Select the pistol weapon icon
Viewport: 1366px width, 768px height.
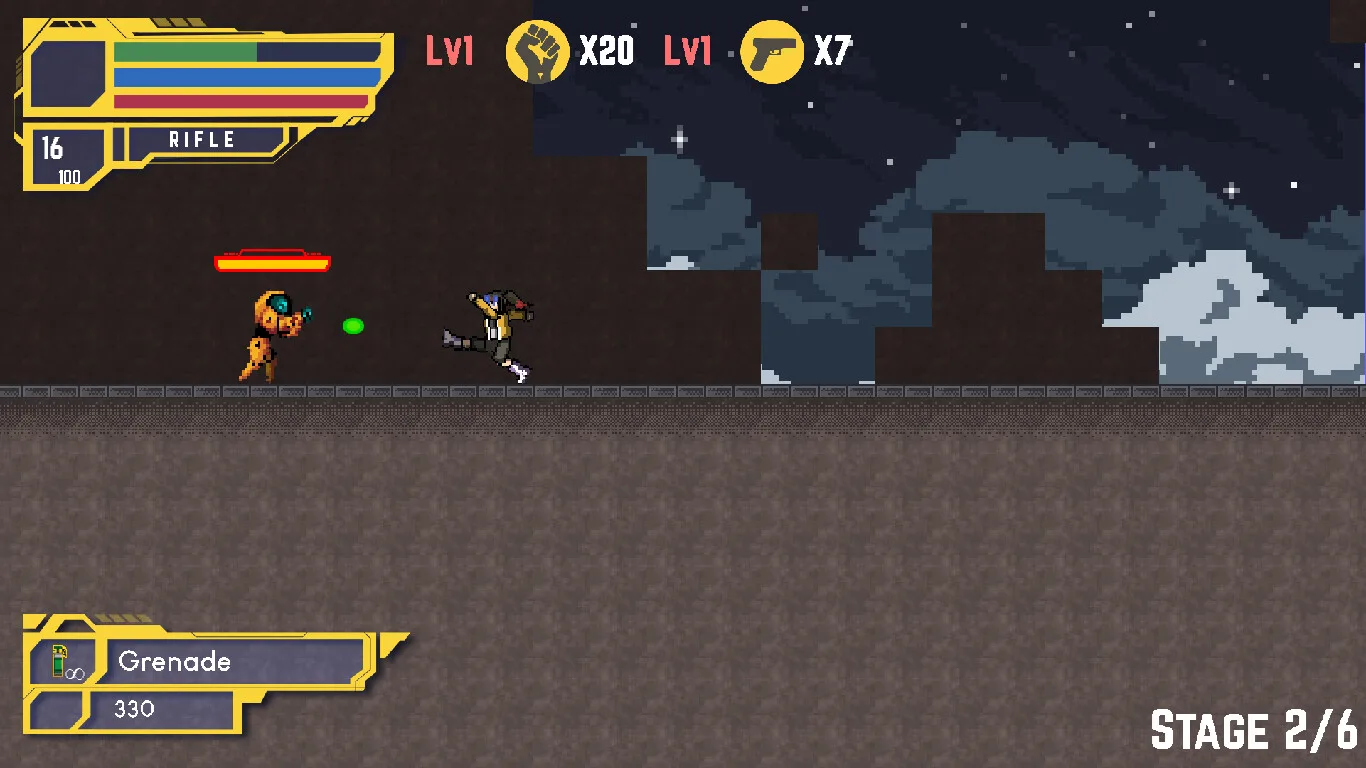click(x=772, y=51)
